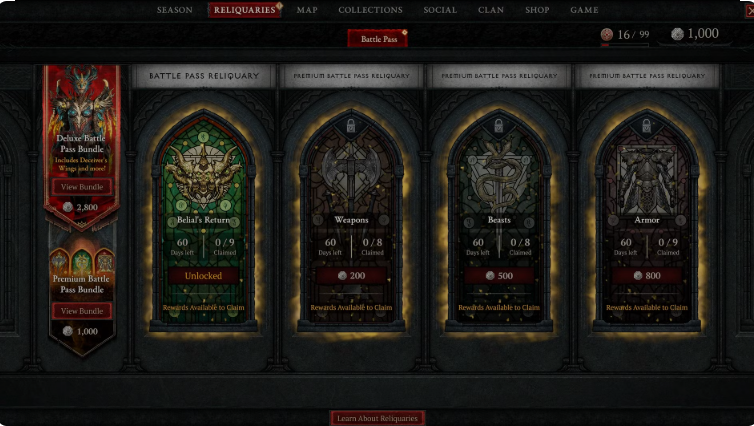Click the Battle Pass button
The image size is (754, 426).
point(377,38)
